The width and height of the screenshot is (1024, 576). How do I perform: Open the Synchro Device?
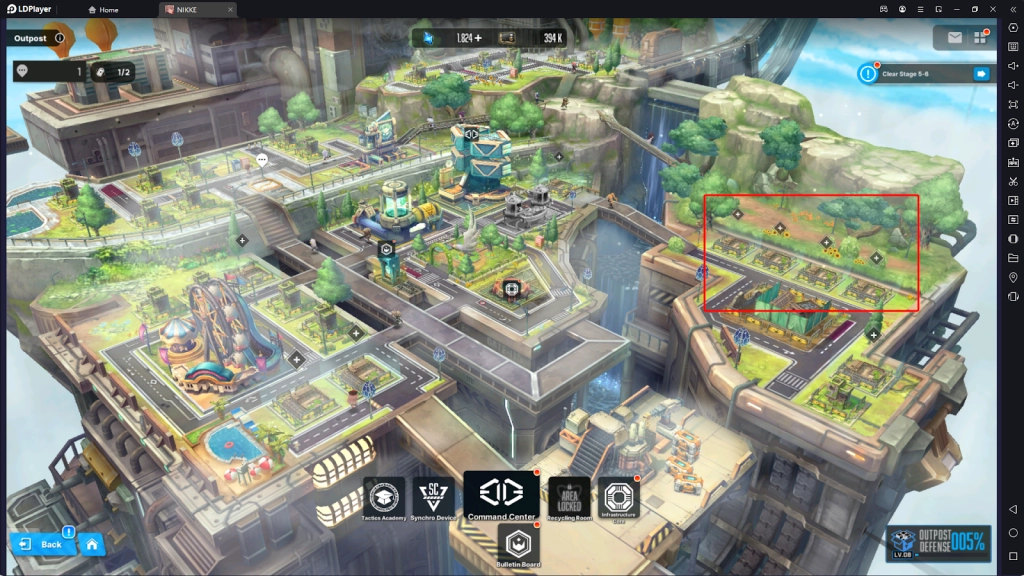click(433, 498)
